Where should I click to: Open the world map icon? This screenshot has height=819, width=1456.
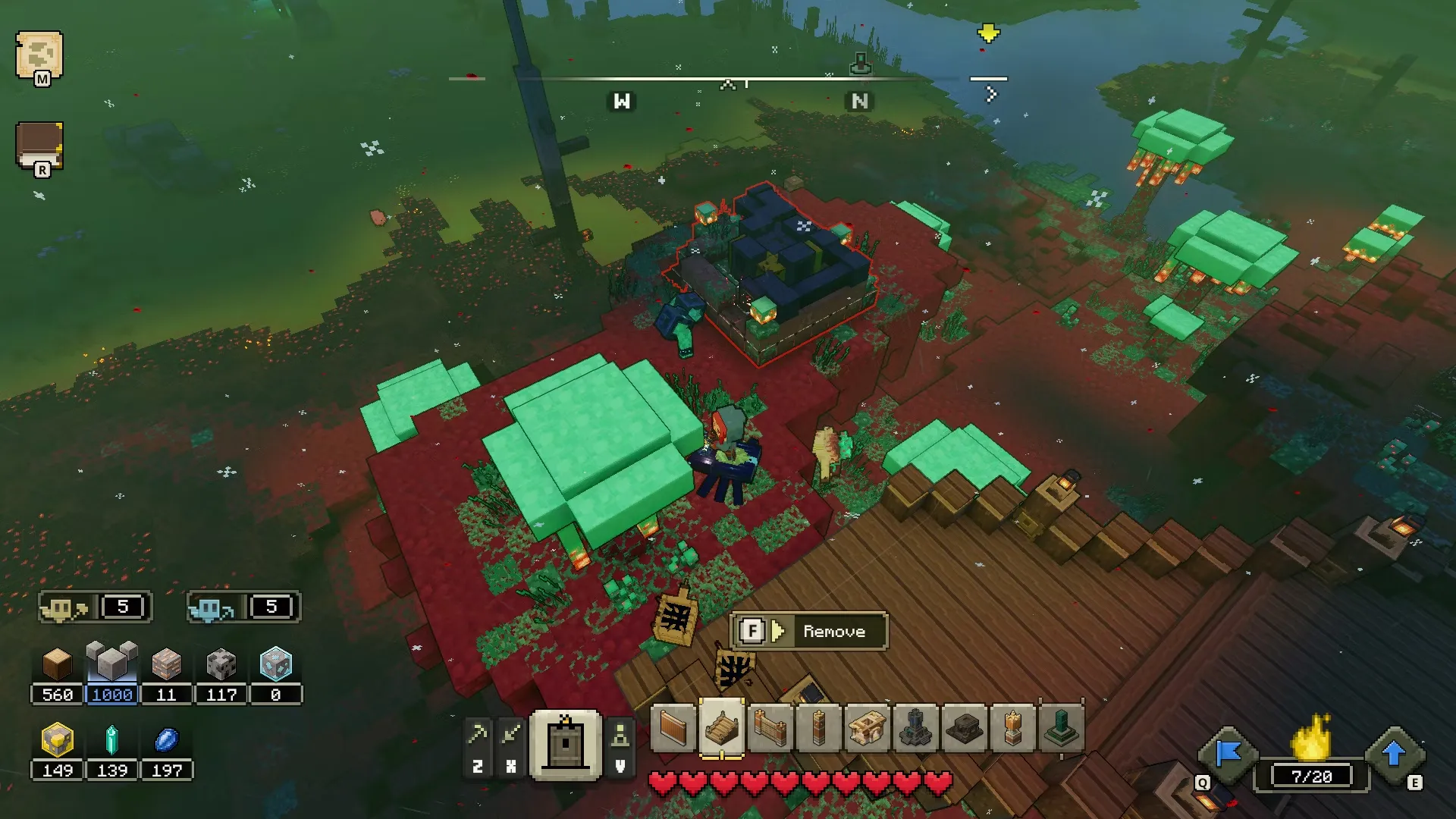click(x=39, y=55)
